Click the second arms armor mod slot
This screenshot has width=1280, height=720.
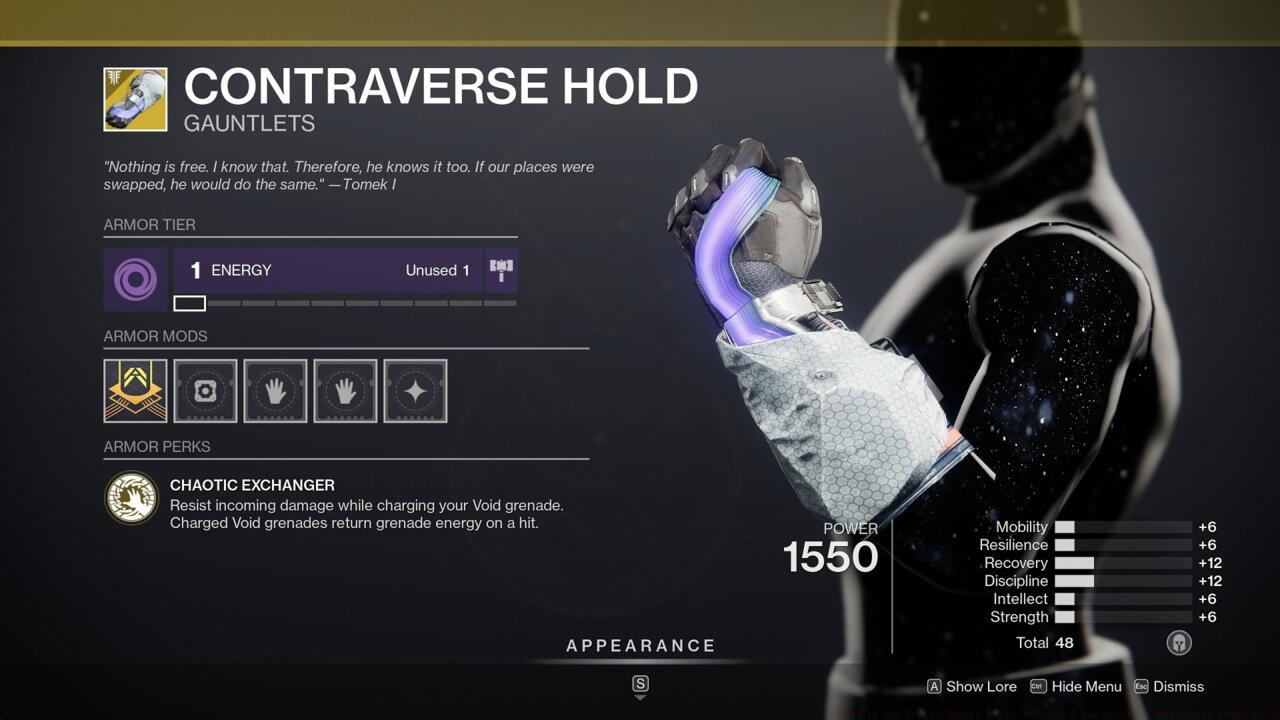345,391
